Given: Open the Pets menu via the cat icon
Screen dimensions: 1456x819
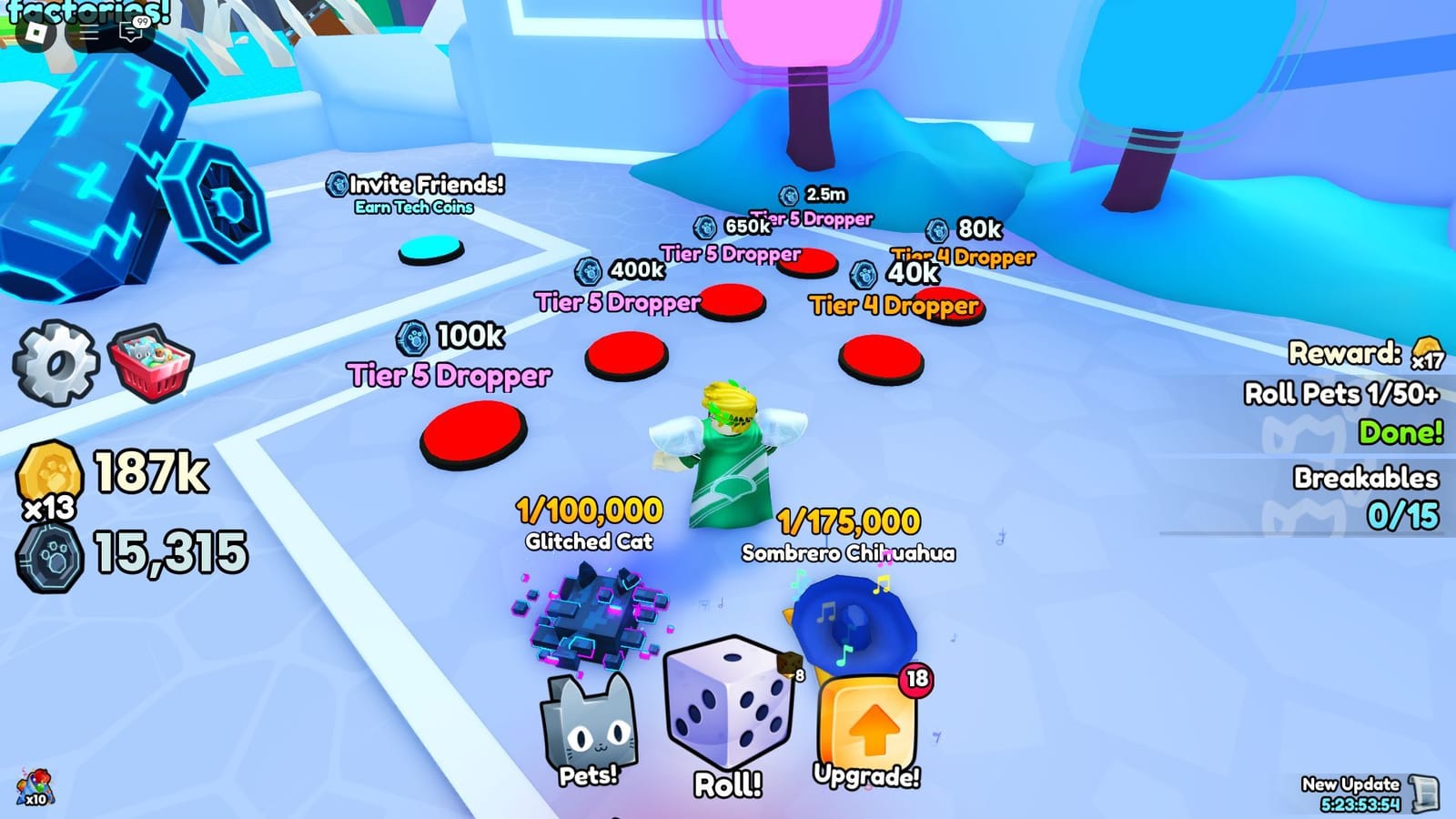Looking at the screenshot, I should coord(591,723).
